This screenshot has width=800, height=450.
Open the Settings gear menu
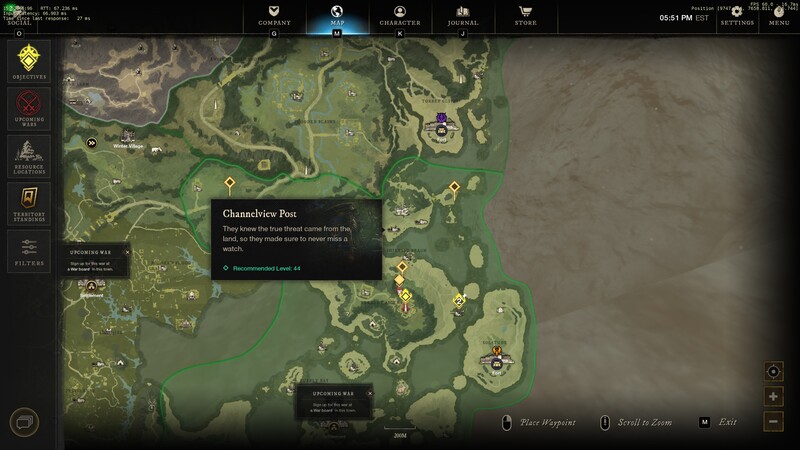tap(737, 15)
